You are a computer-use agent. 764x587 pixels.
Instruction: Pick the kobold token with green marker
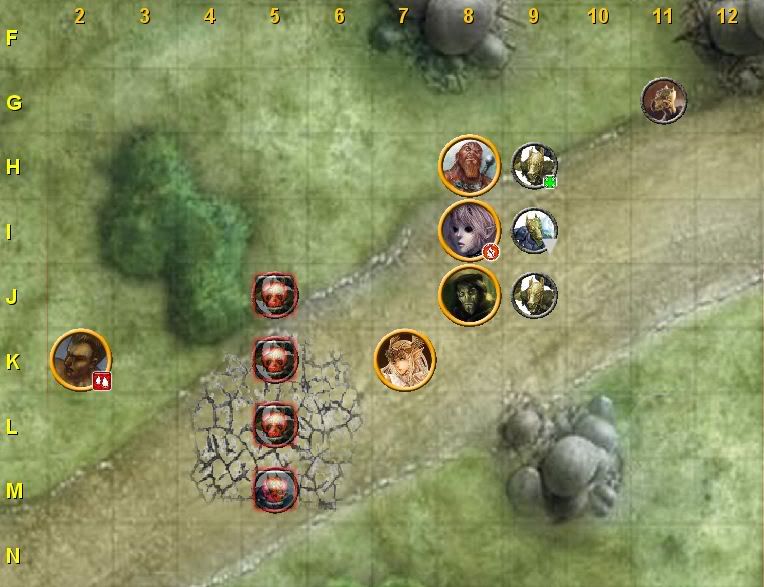point(533,165)
